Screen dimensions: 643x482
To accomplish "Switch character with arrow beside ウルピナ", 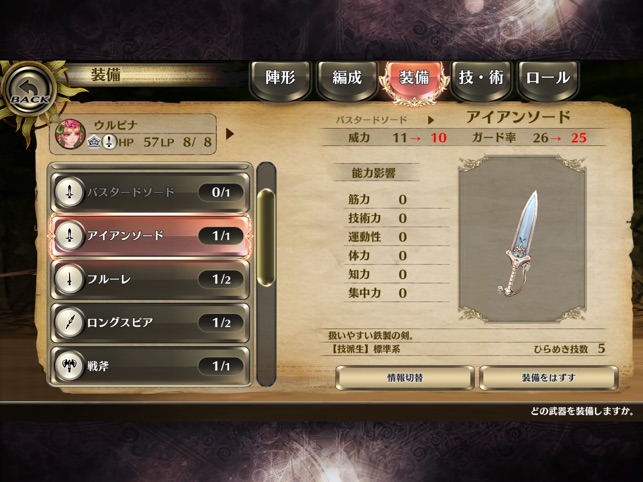I will click(230, 133).
